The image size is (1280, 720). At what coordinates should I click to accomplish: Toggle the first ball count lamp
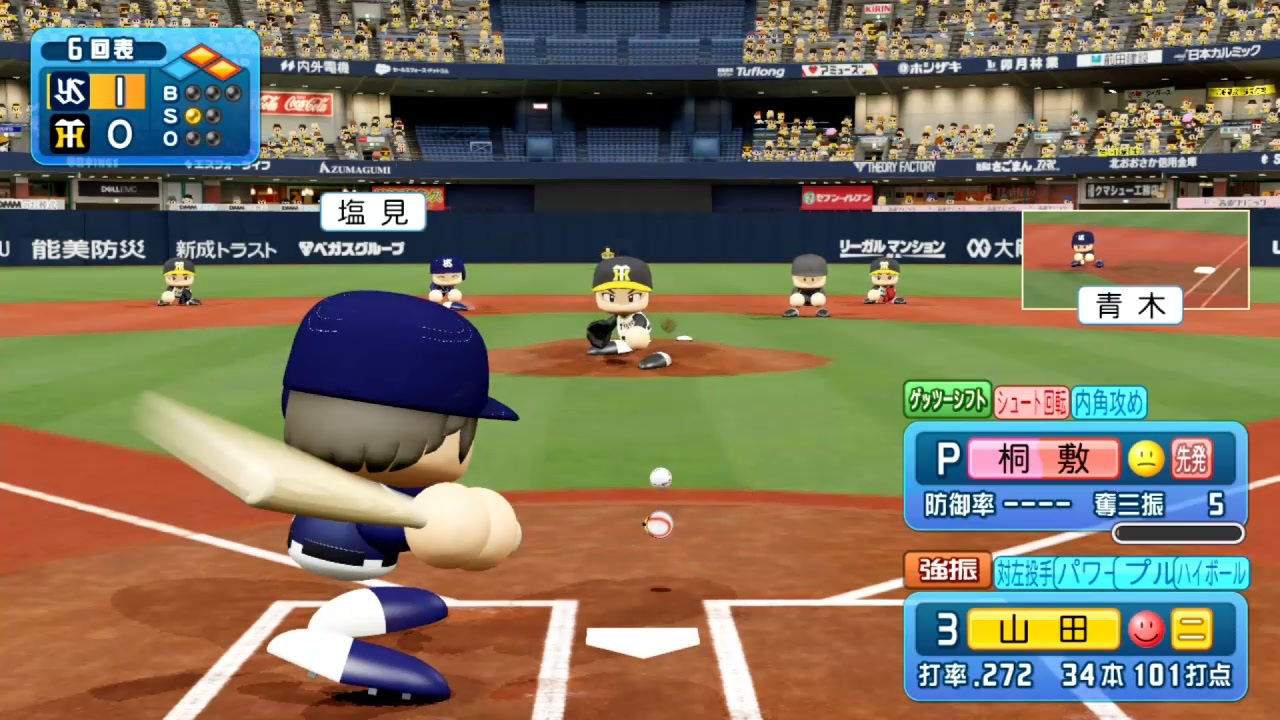tap(192, 92)
